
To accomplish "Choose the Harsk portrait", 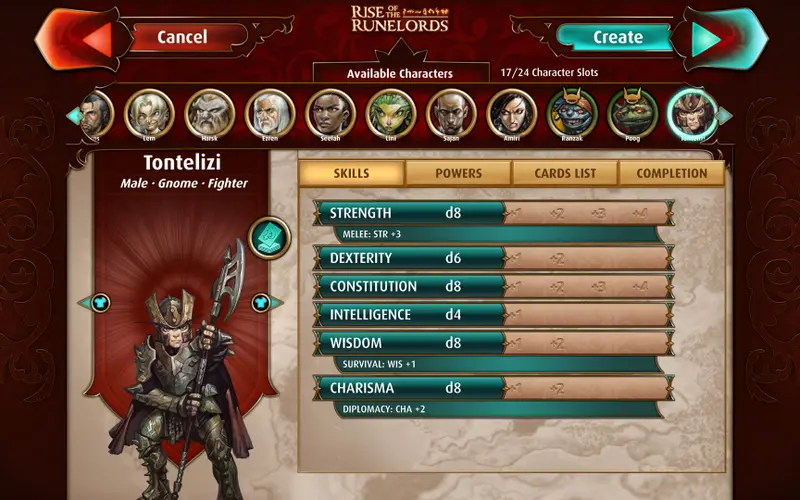I will (x=210, y=113).
